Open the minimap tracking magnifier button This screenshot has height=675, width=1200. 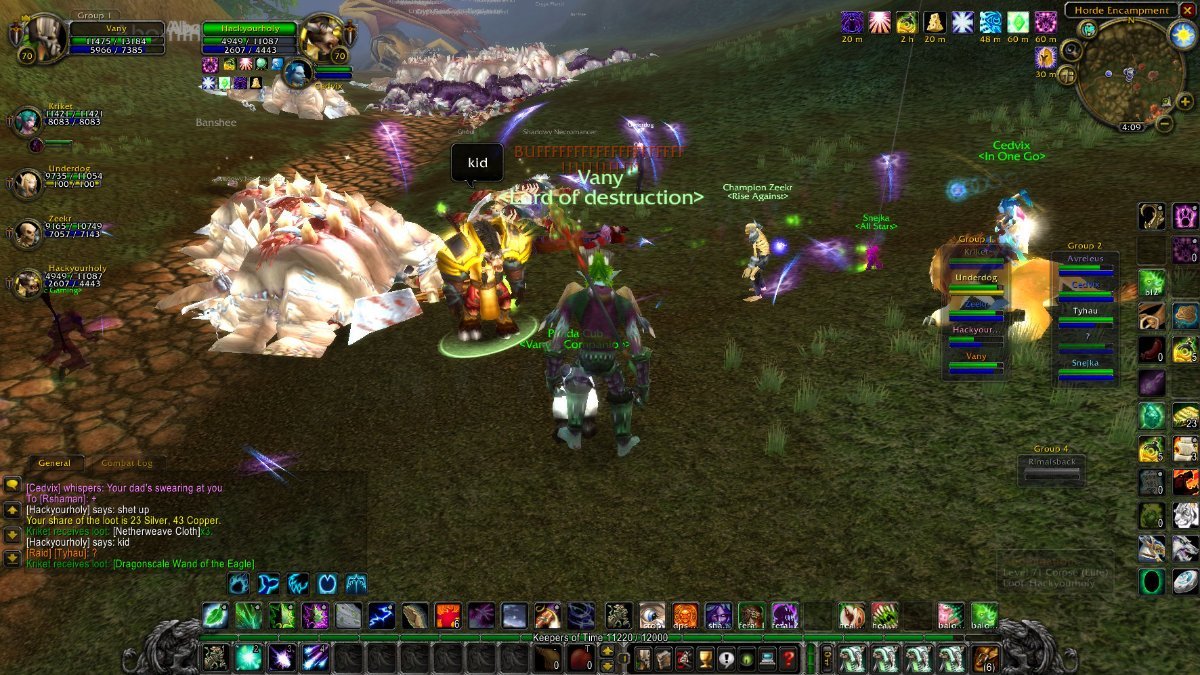[1072, 50]
